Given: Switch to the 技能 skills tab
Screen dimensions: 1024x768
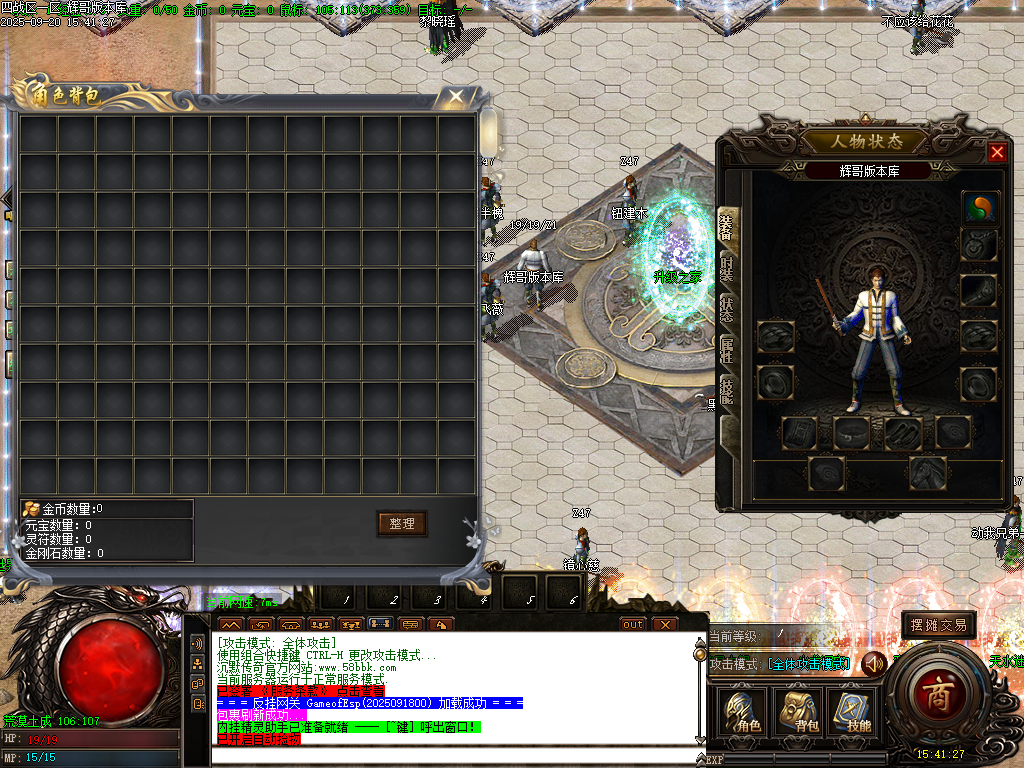Looking at the screenshot, I should 727,390.
